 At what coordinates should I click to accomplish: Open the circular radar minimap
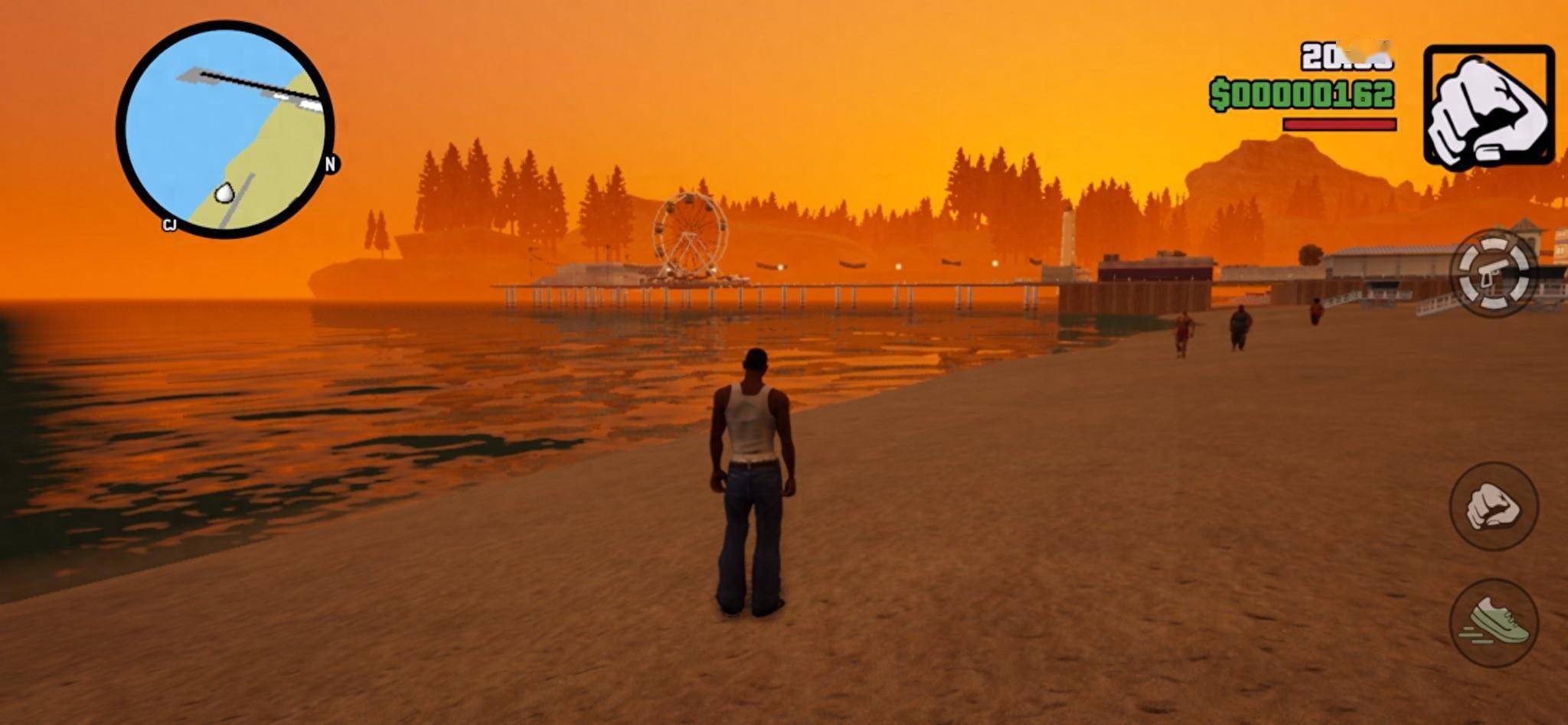click(225, 129)
